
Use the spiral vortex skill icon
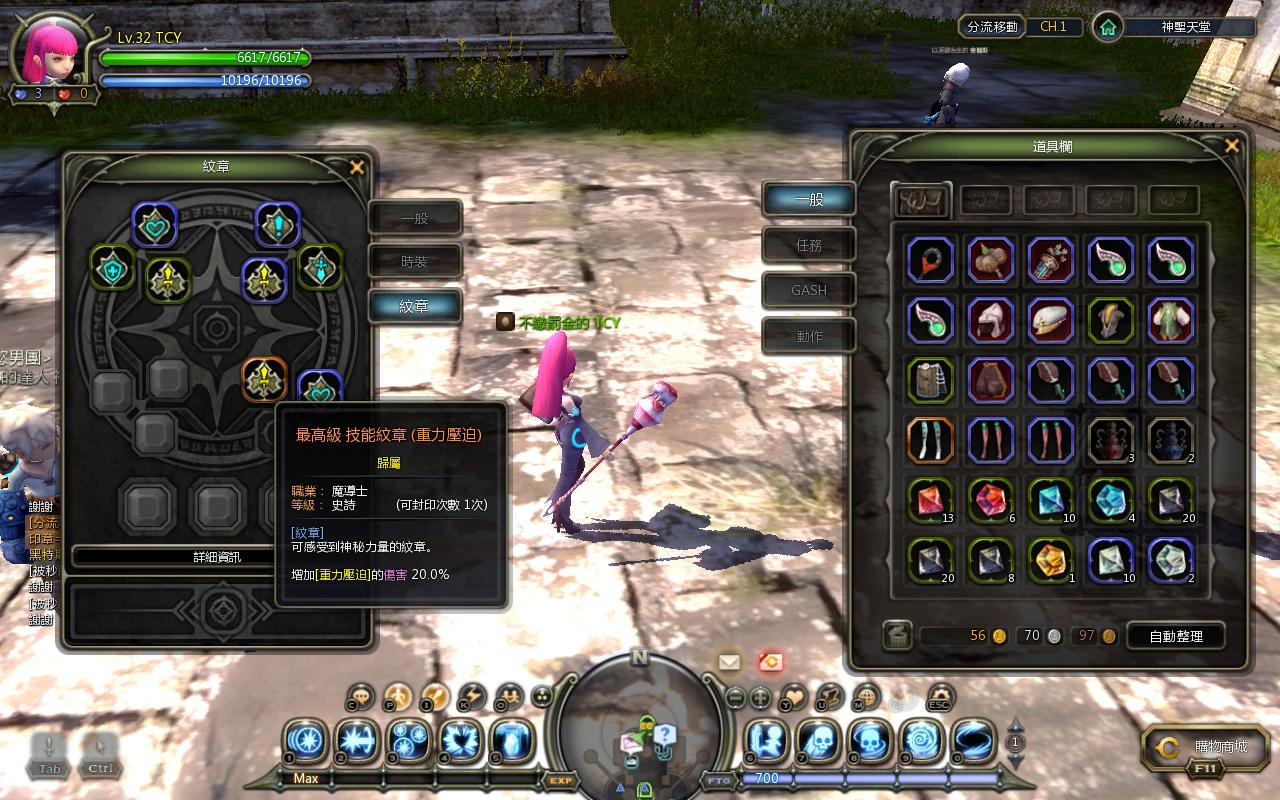pyautogui.click(x=921, y=741)
